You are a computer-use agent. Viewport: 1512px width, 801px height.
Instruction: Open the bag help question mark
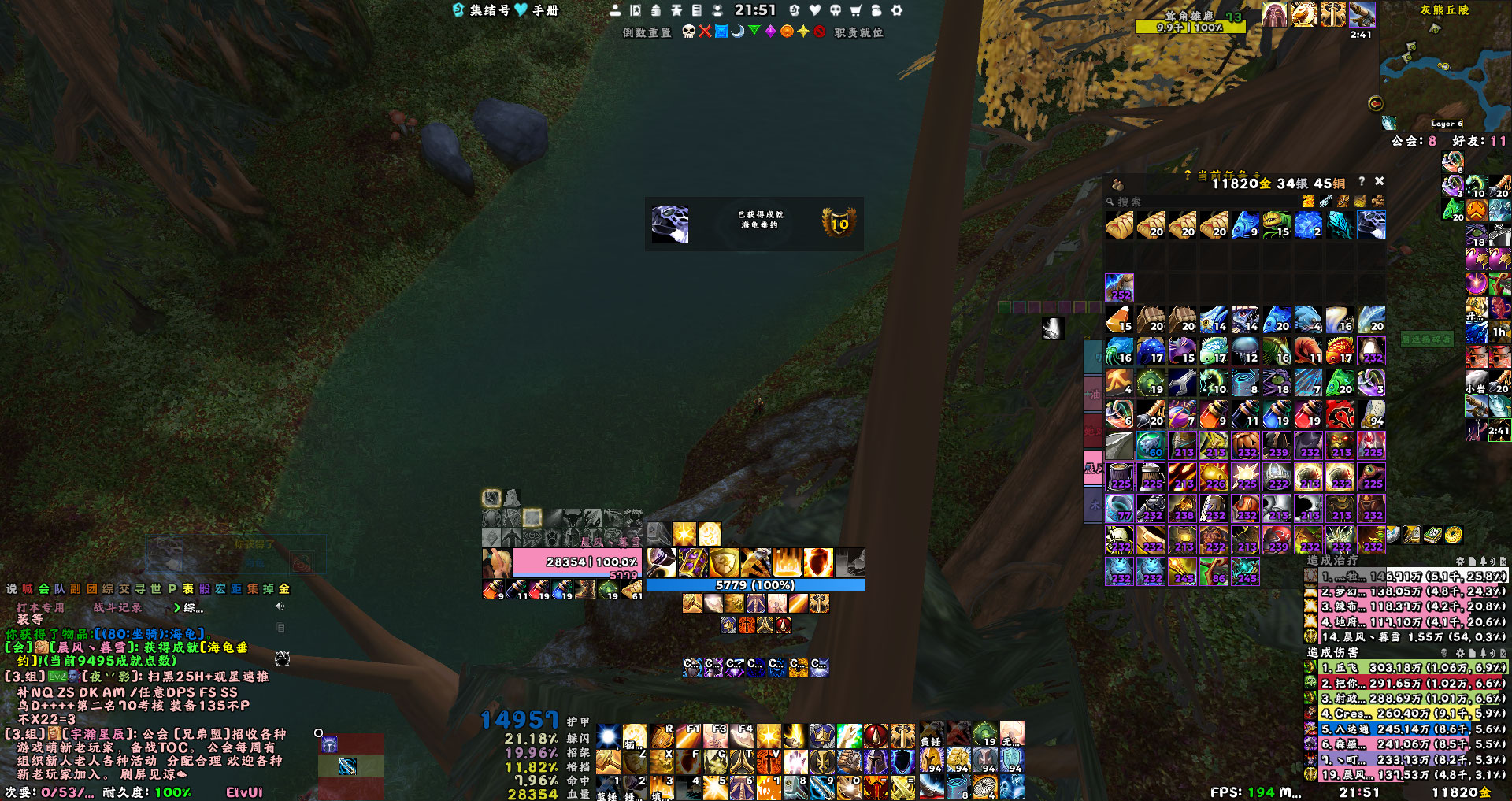pos(1362,181)
